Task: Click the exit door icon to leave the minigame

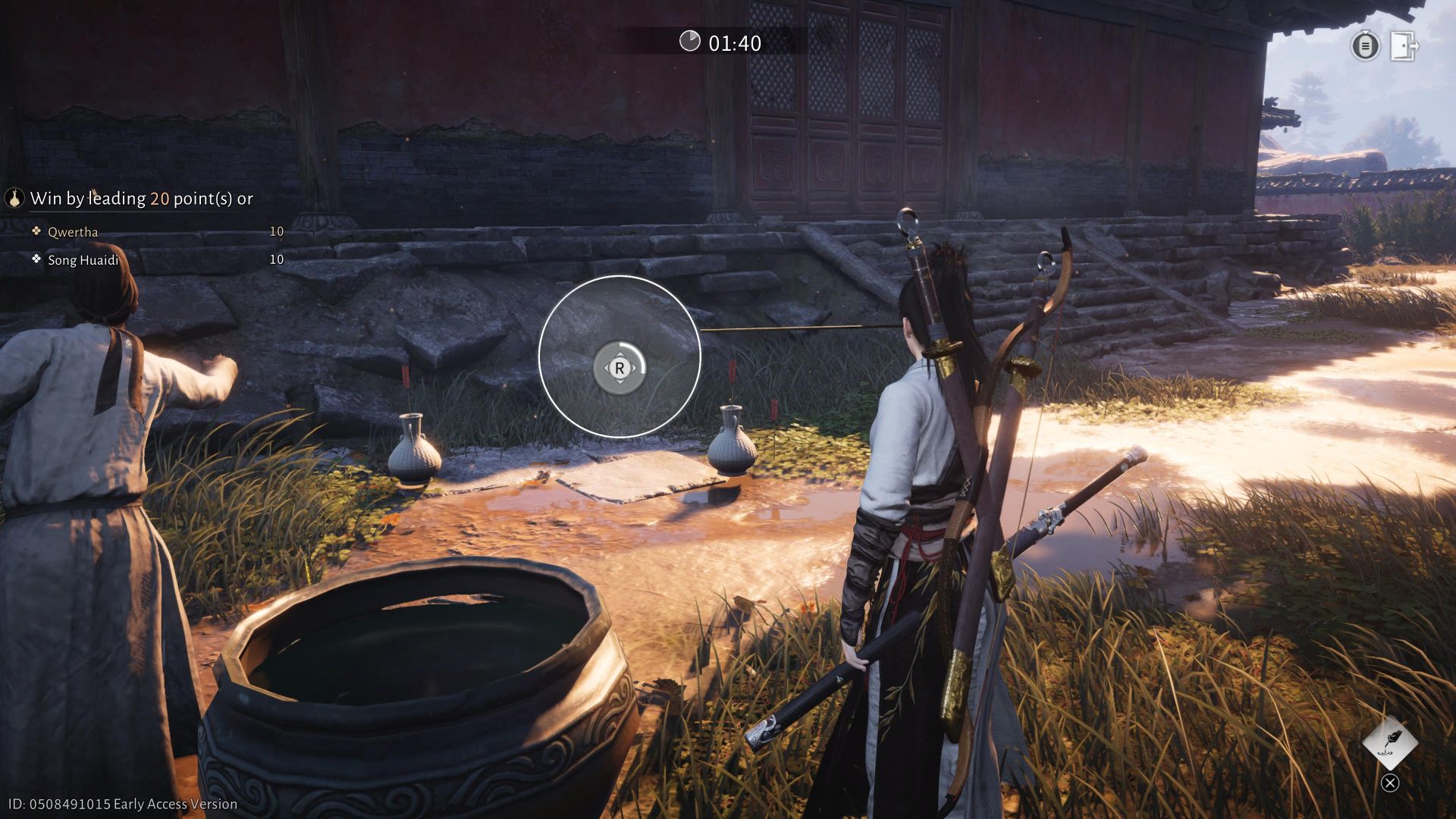Action: tap(1404, 46)
